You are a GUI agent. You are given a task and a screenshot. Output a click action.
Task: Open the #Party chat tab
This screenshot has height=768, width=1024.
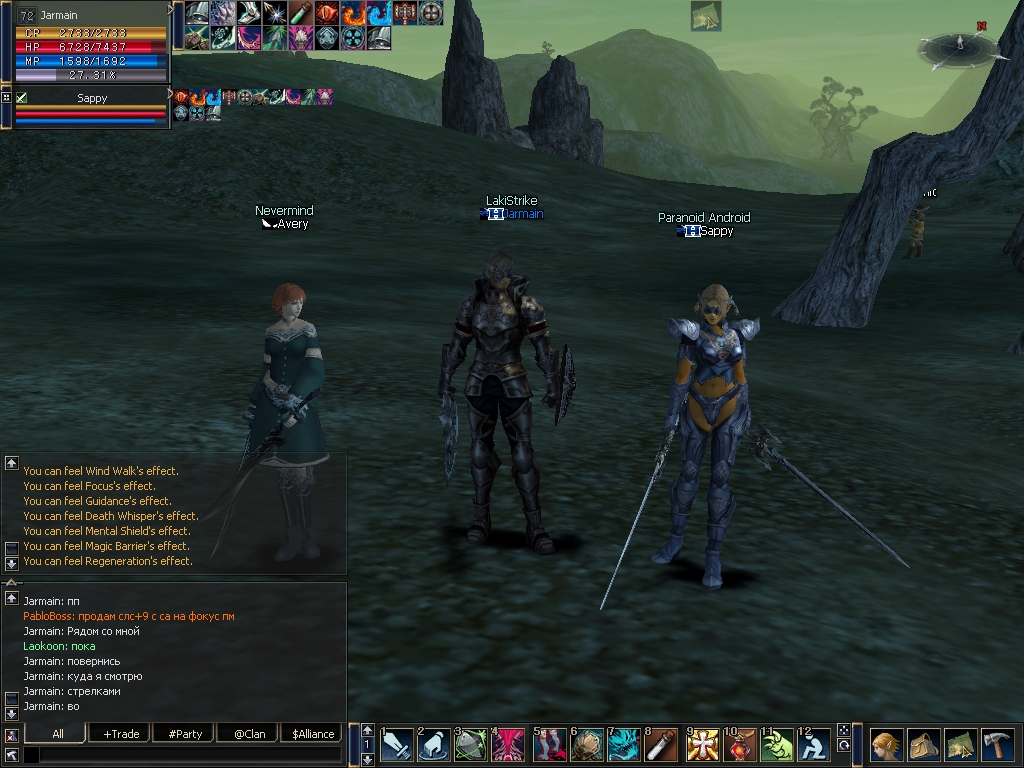[185, 734]
